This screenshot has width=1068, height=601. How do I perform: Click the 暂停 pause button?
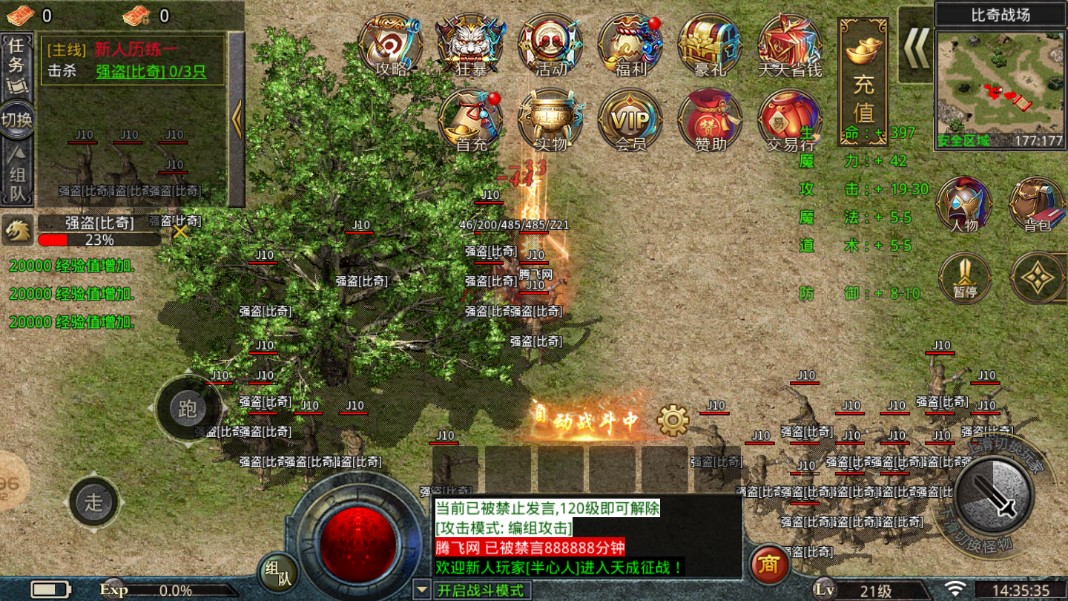pyautogui.click(x=964, y=277)
